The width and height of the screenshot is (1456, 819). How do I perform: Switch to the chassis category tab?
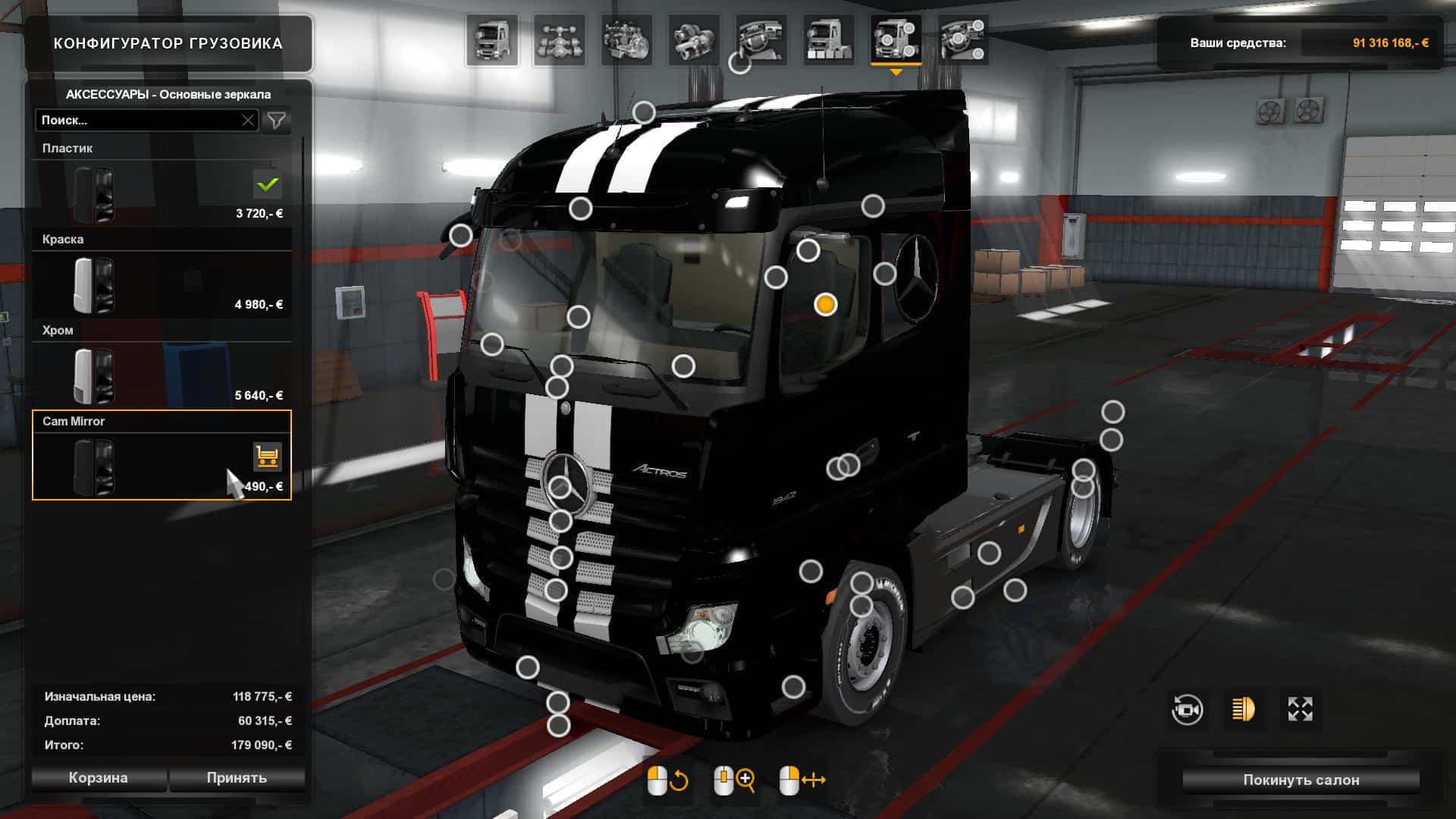559,40
